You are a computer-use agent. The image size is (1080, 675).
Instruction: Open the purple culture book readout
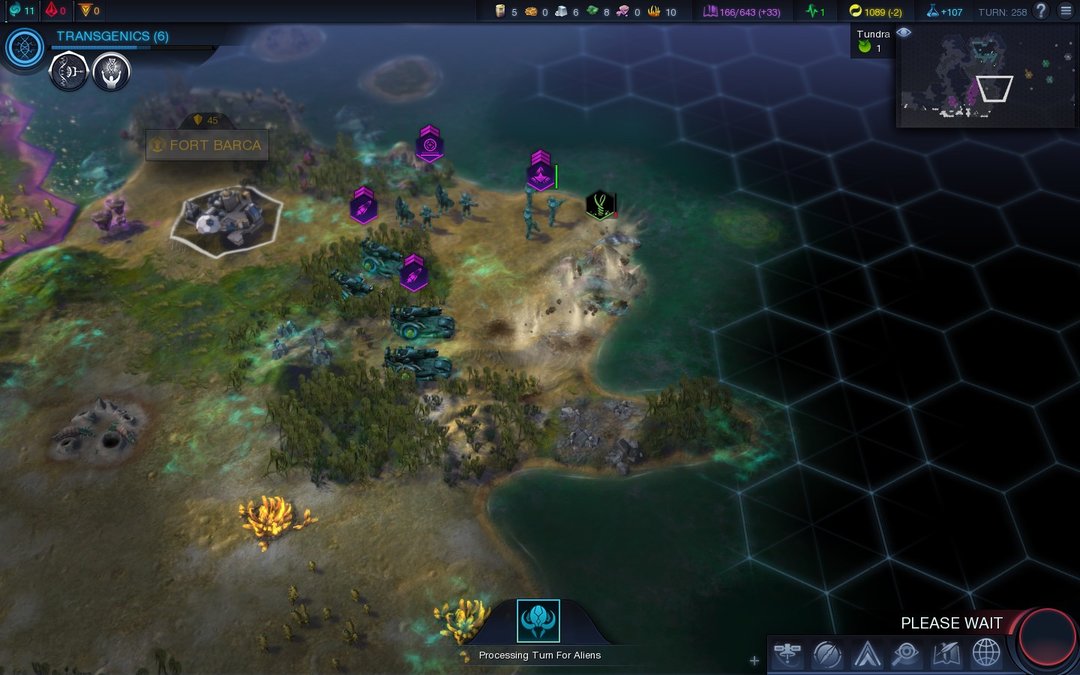[741, 11]
